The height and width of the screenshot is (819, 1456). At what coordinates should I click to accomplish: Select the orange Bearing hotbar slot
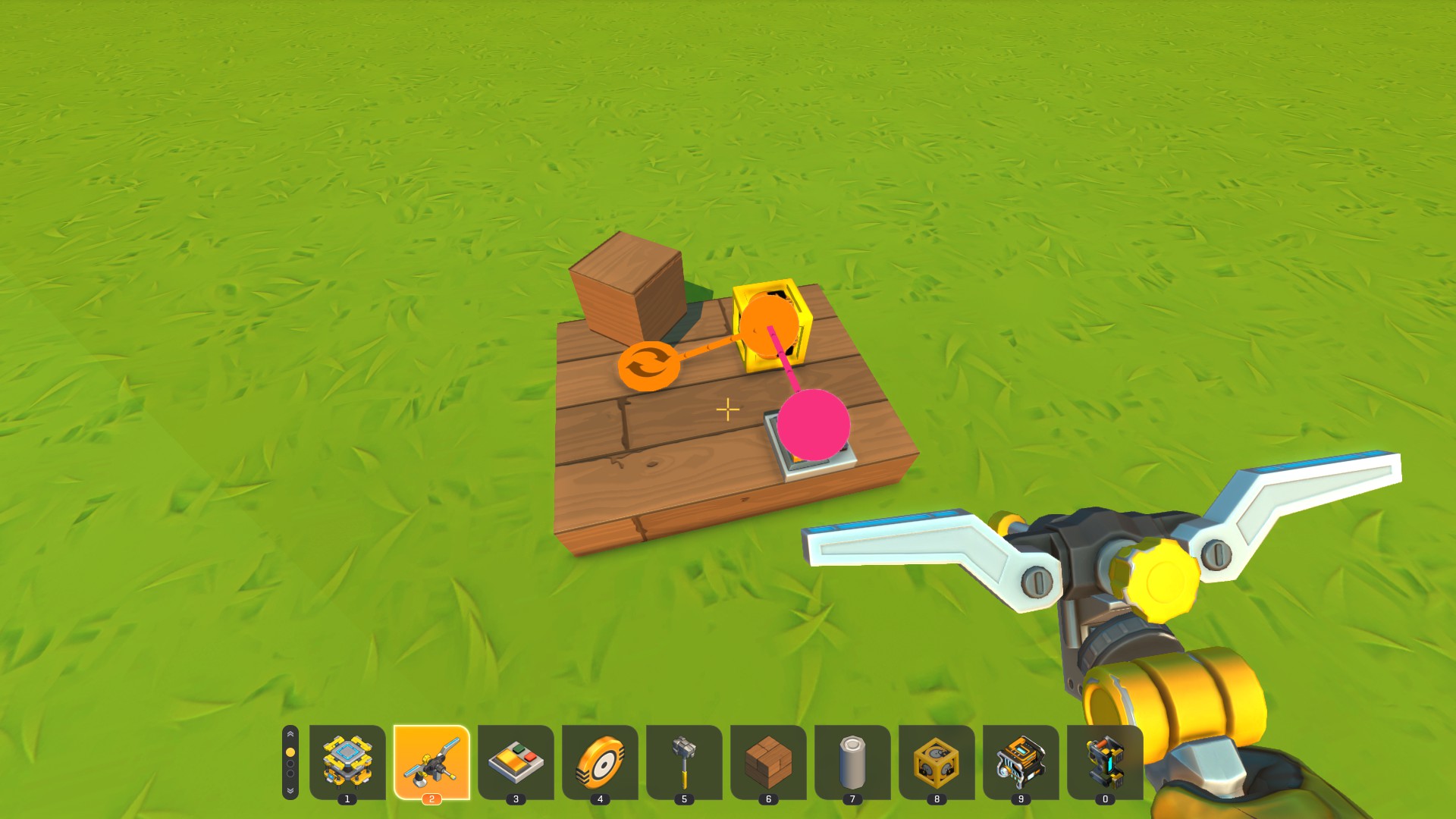pos(600,761)
